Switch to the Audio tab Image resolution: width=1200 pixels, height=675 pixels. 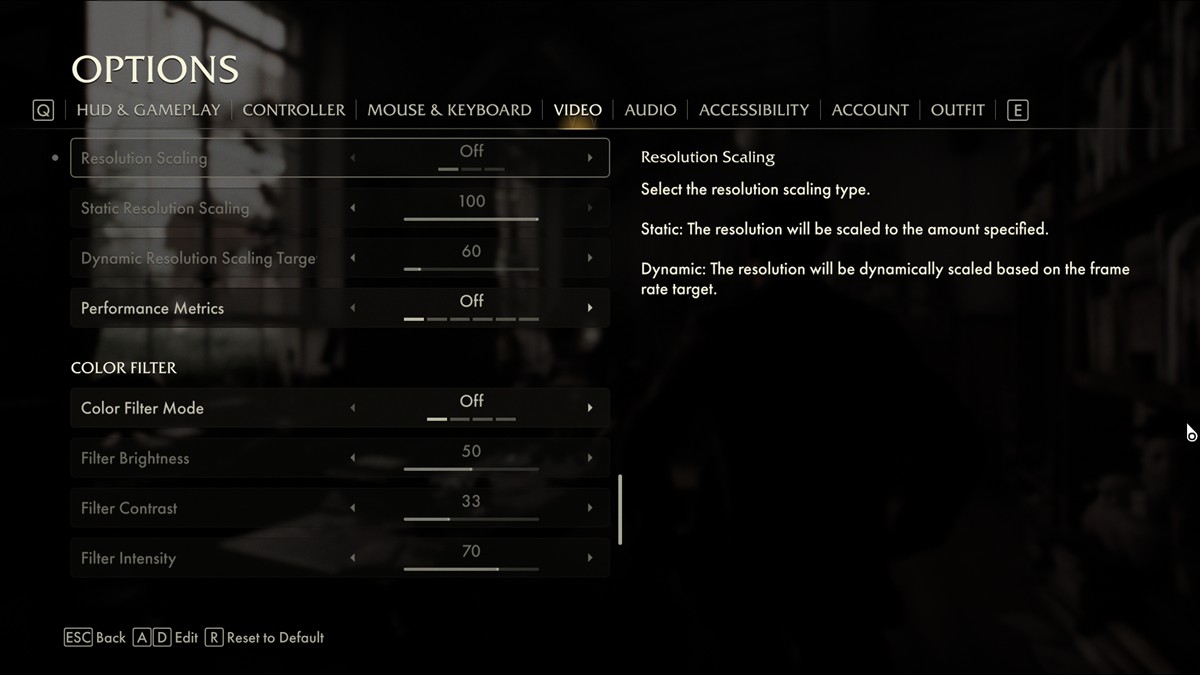pyautogui.click(x=650, y=110)
